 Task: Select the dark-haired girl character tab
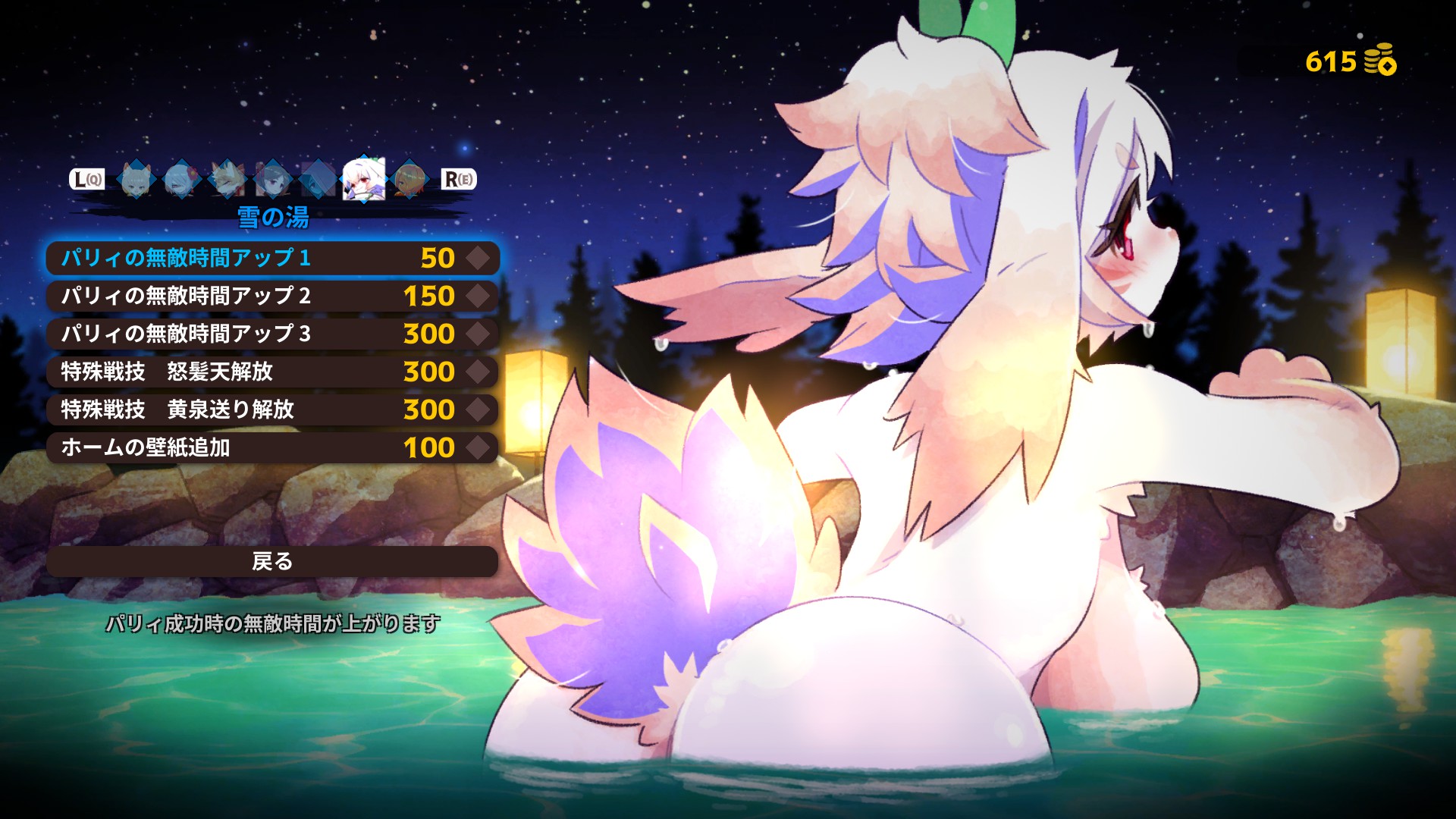coord(272,180)
